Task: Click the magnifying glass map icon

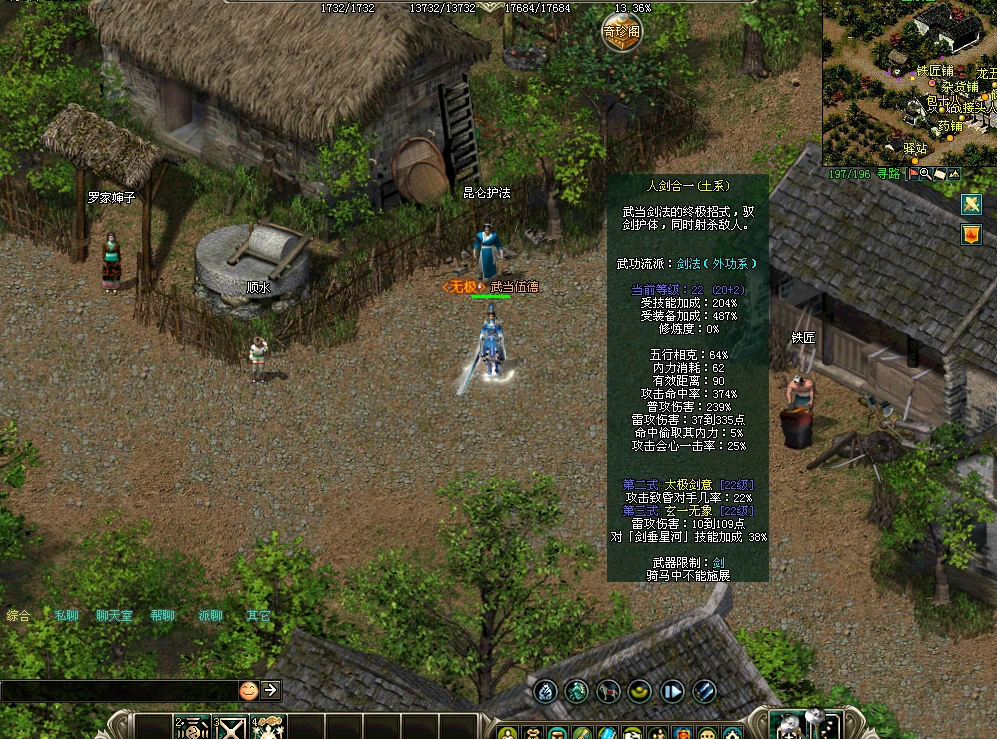Action: tap(926, 174)
